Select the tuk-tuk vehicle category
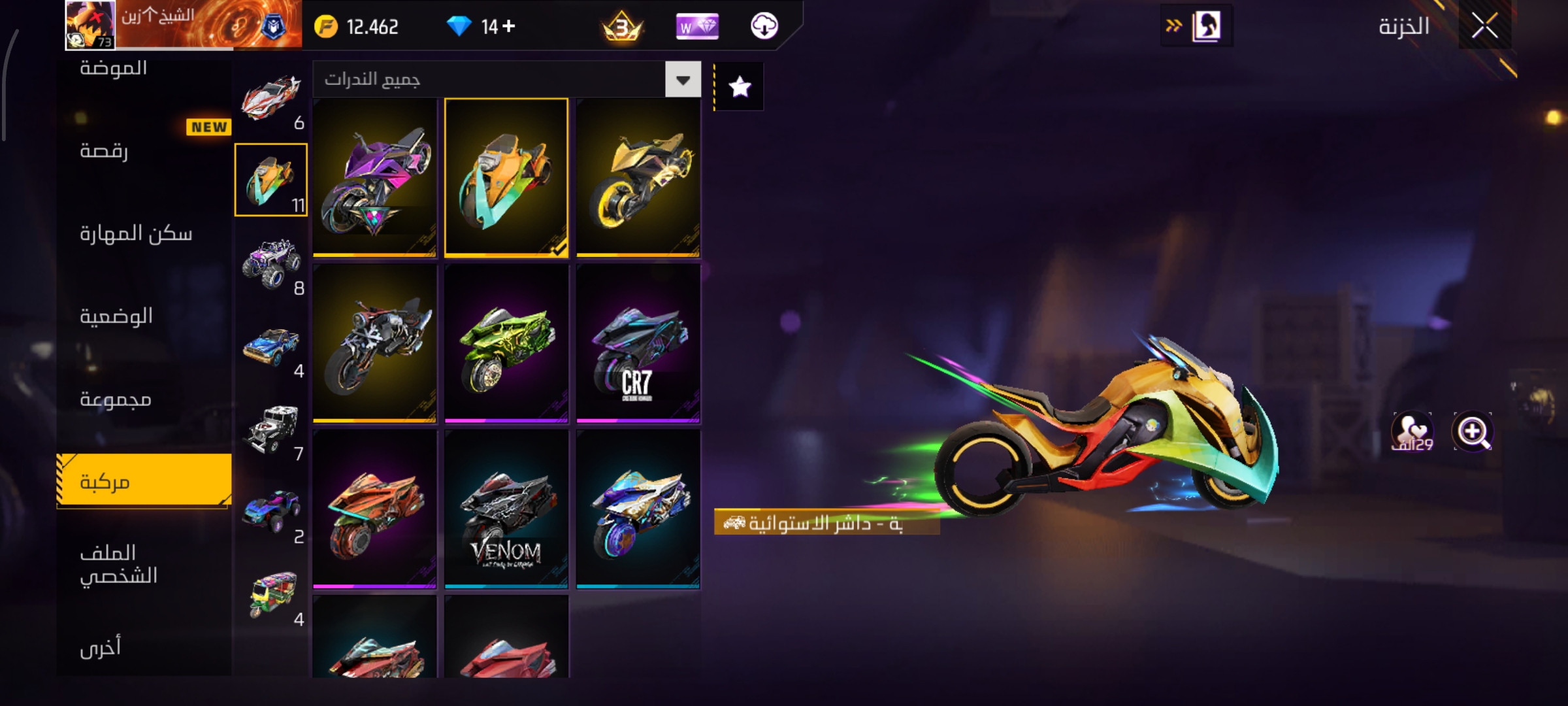 (x=271, y=595)
